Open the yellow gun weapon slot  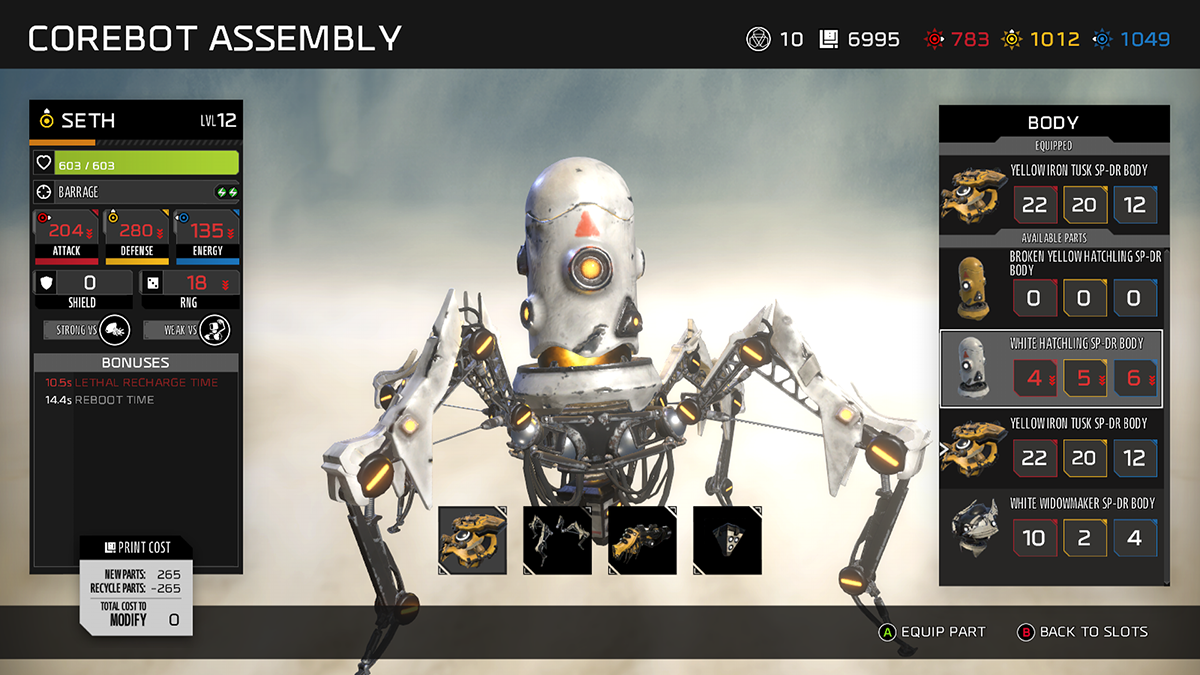coord(643,540)
